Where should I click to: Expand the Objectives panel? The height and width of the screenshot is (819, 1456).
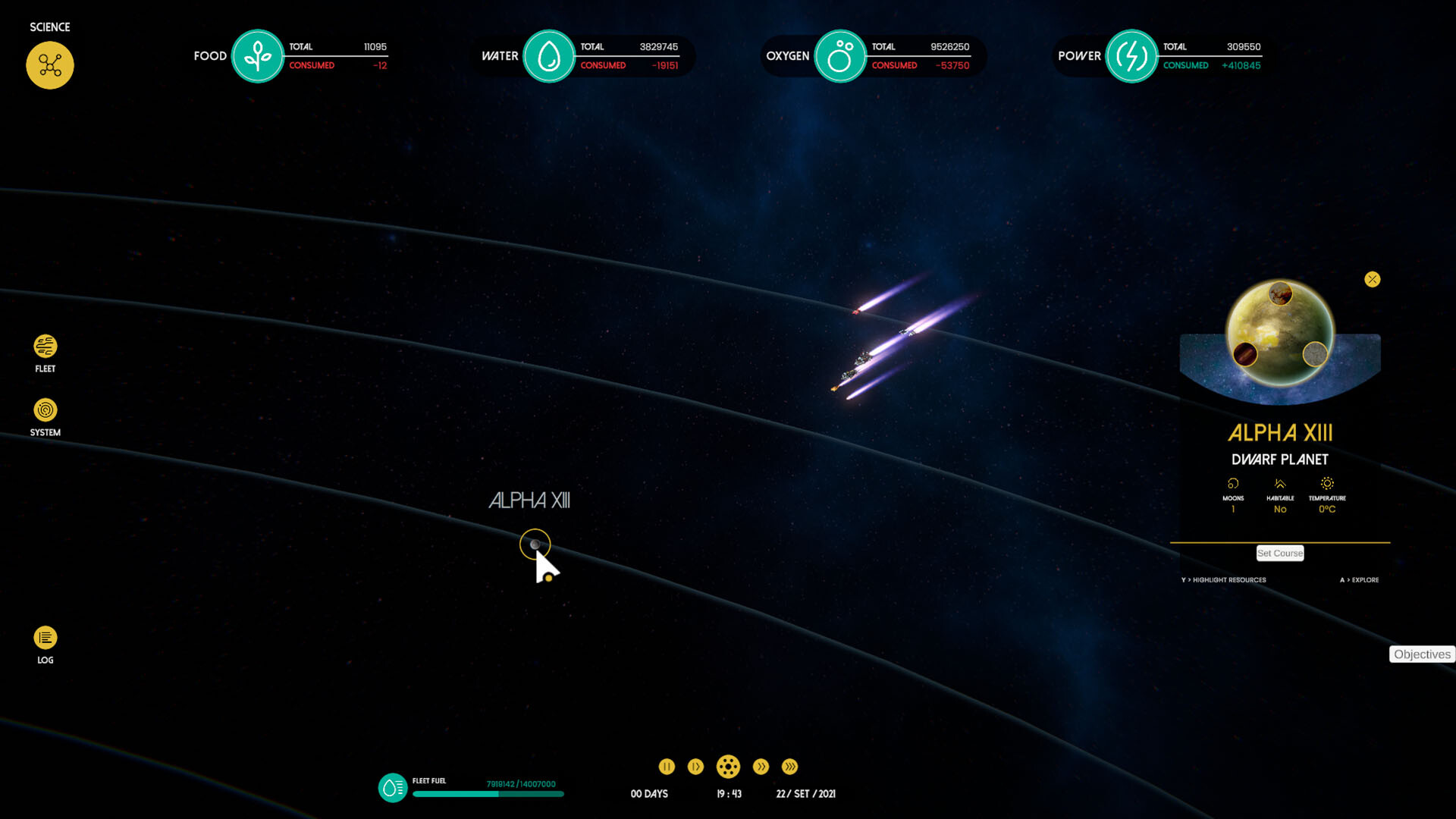coord(1422,654)
